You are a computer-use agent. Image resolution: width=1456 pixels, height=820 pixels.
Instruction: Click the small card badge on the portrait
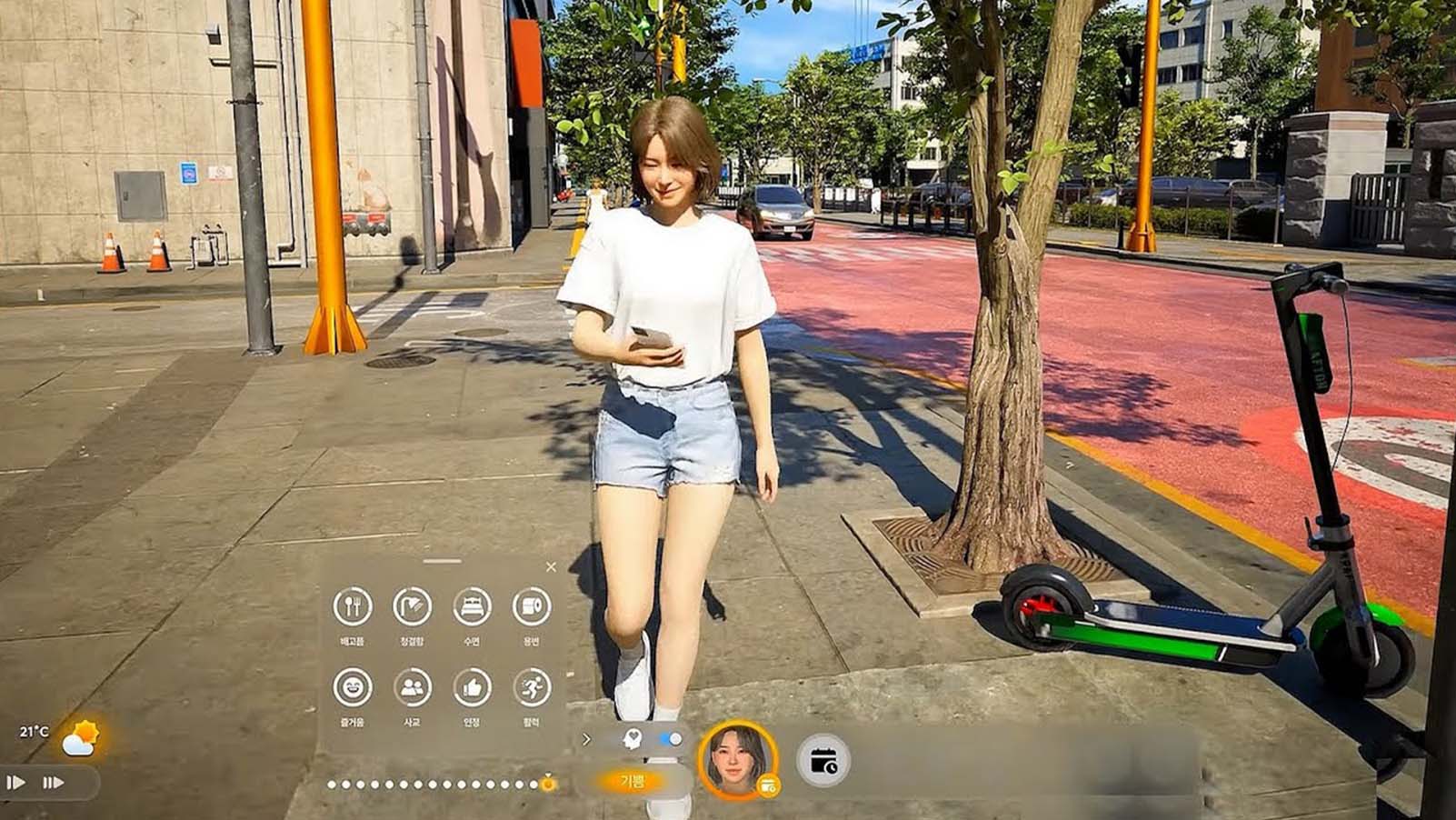coord(769,785)
